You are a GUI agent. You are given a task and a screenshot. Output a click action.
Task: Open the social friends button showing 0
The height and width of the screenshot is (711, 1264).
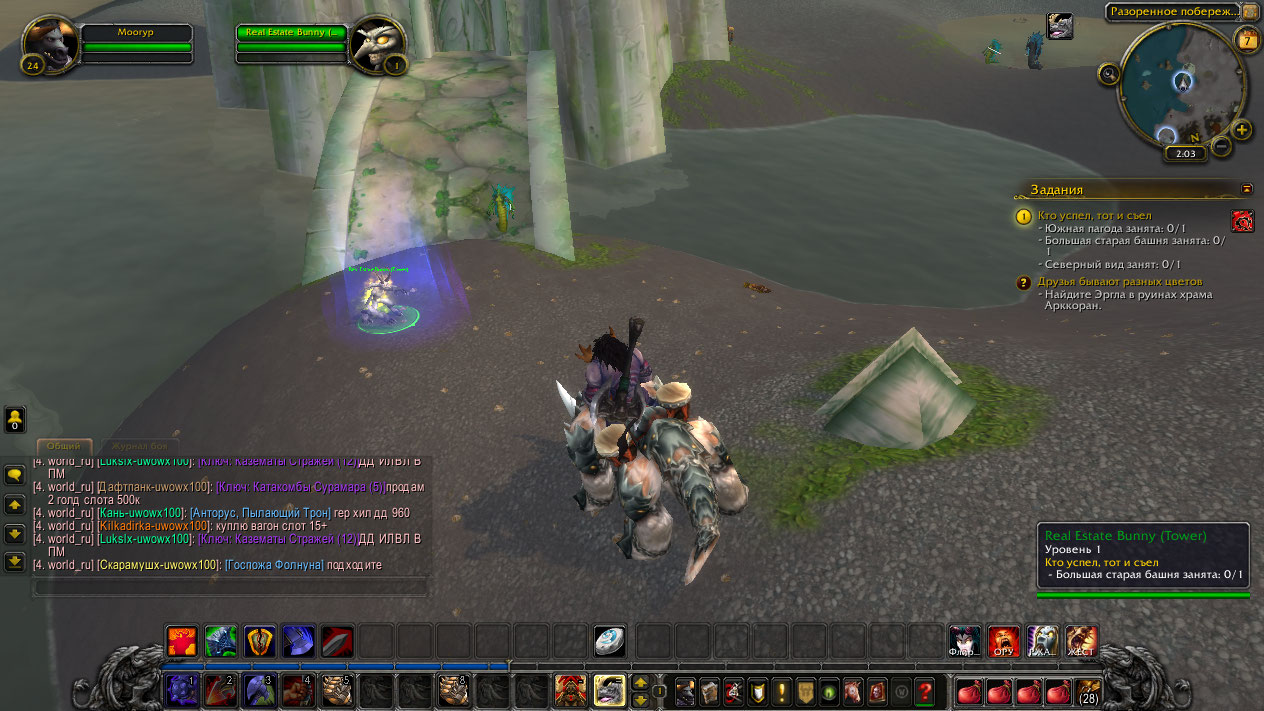coord(15,419)
